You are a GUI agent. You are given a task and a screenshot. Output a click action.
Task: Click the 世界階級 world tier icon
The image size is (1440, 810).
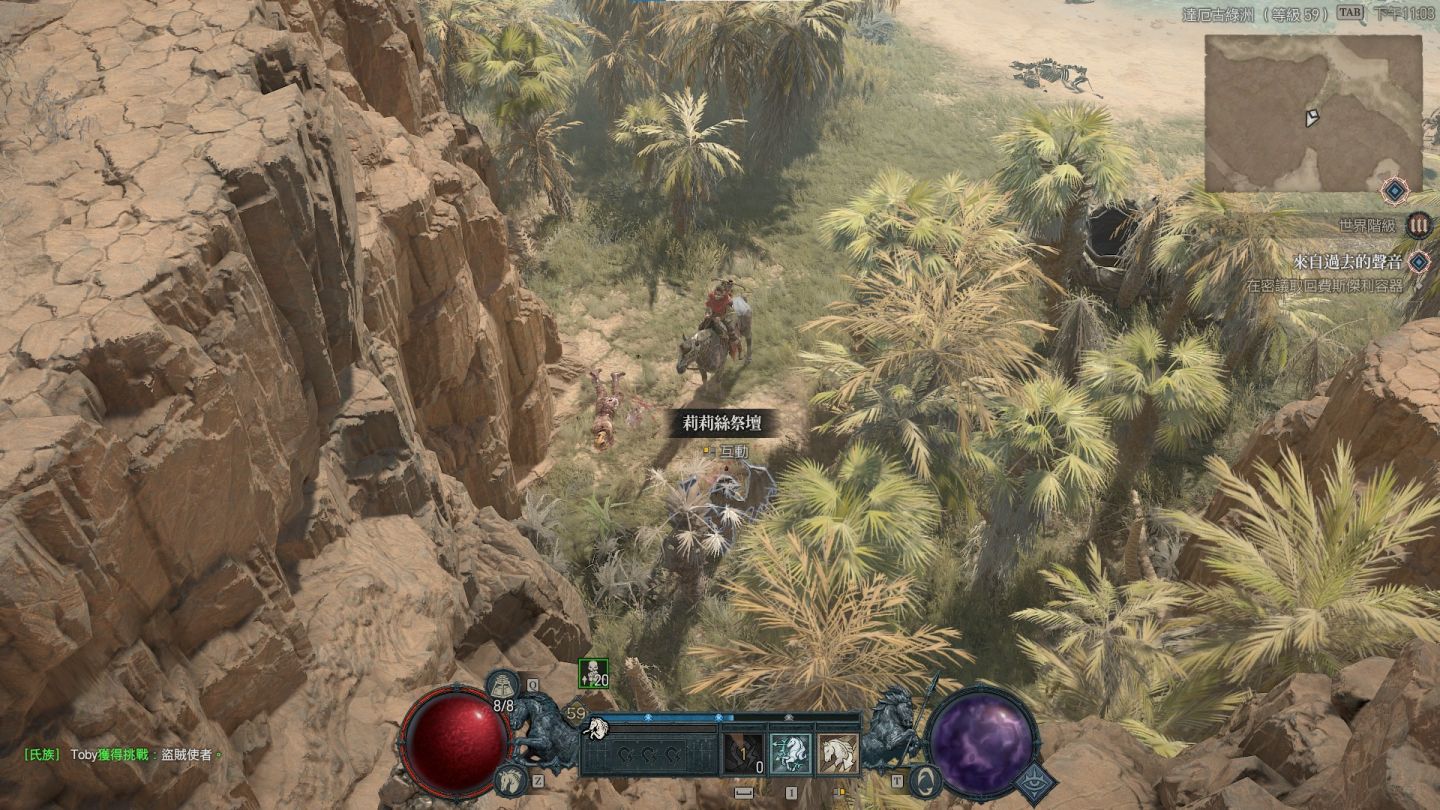click(x=1419, y=225)
